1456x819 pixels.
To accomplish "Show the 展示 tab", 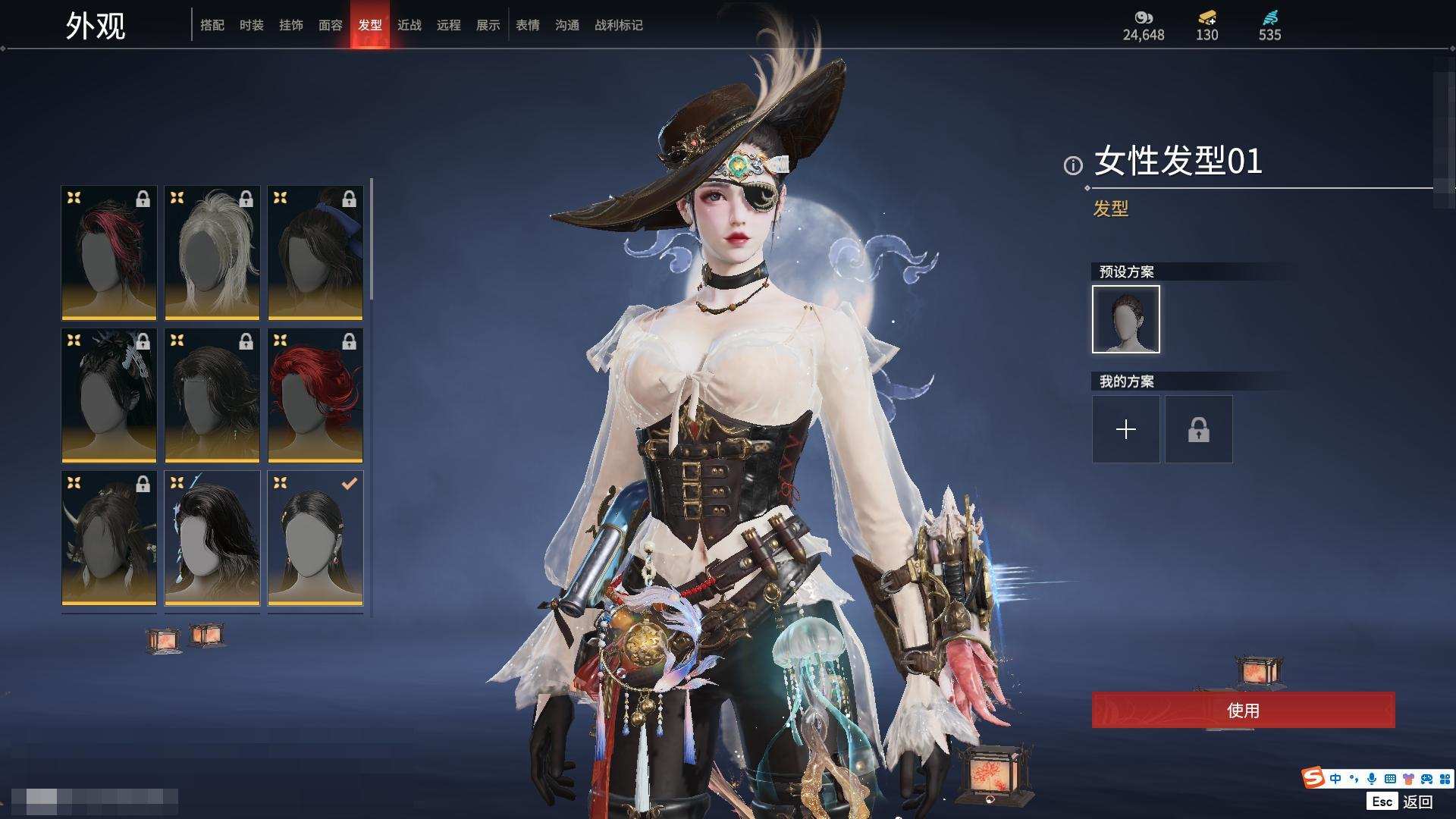I will [488, 25].
